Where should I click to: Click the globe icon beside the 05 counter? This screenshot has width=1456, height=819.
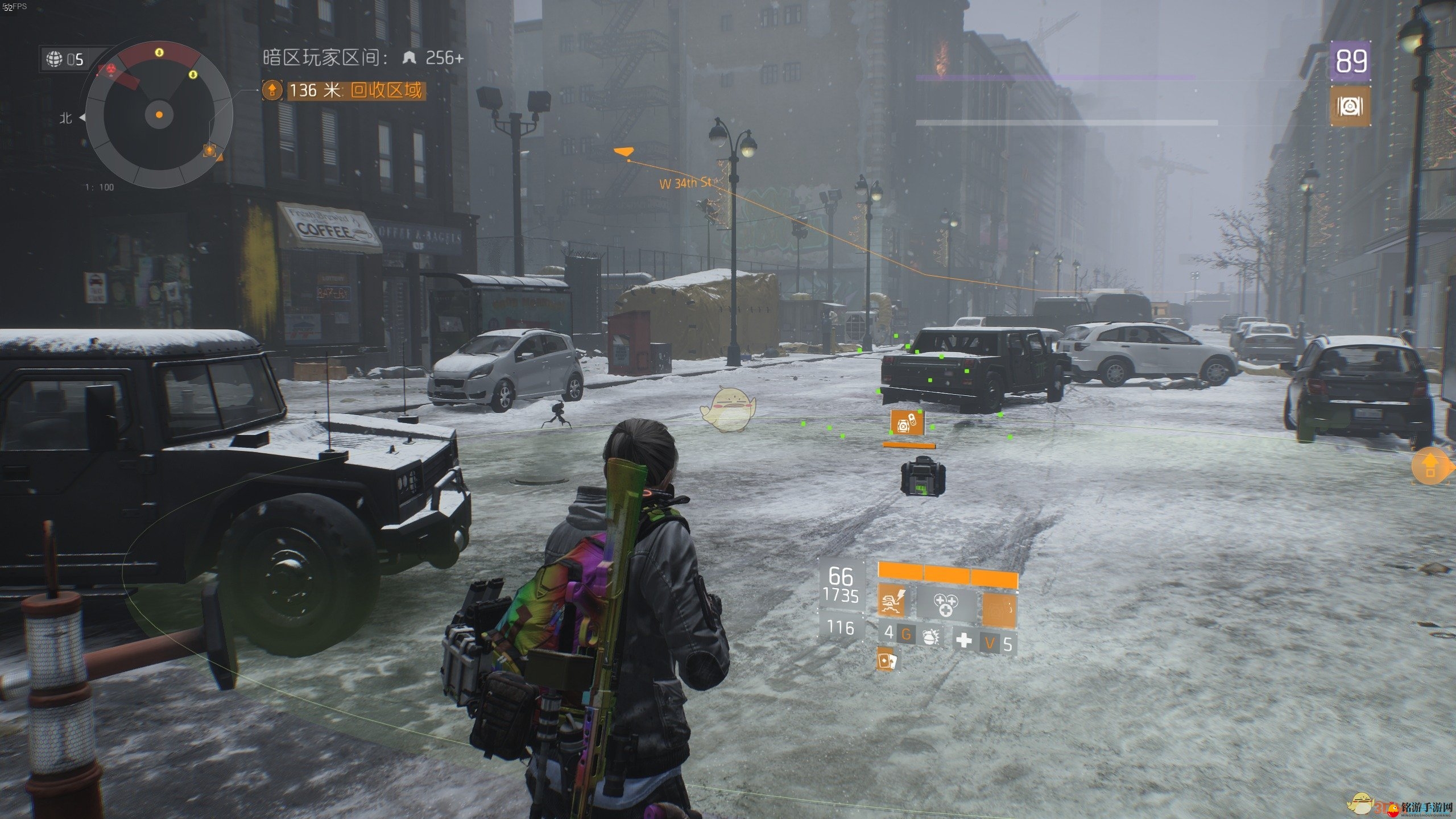click(x=55, y=59)
